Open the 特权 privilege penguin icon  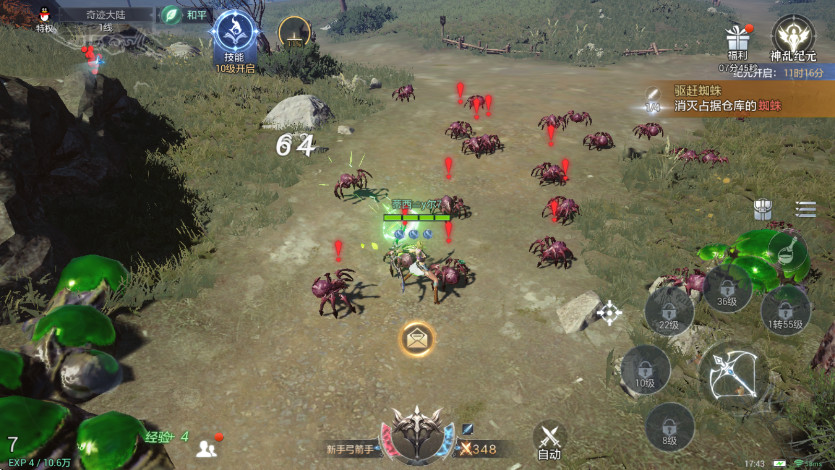46,16
